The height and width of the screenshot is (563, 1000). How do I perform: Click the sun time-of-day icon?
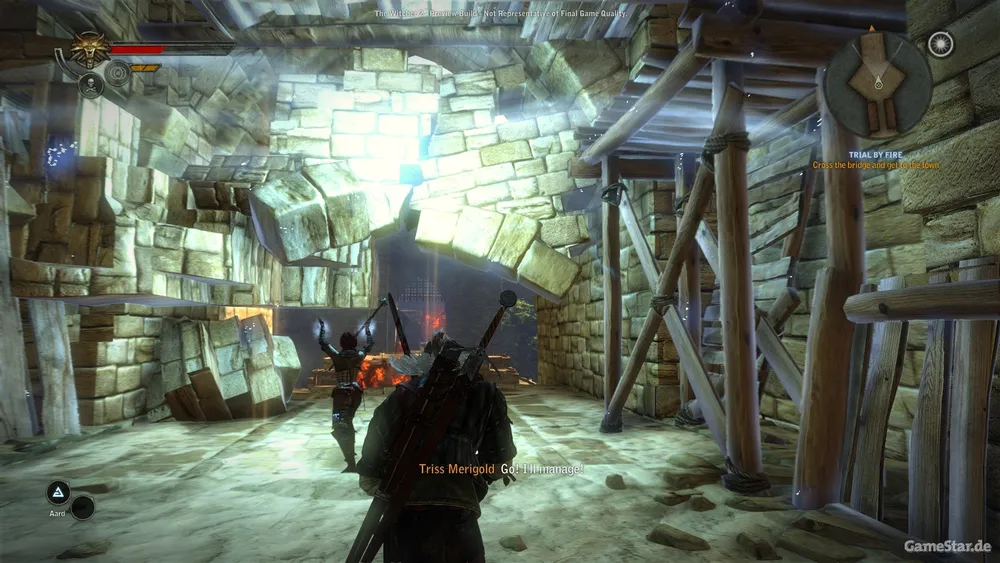pyautogui.click(x=939, y=43)
